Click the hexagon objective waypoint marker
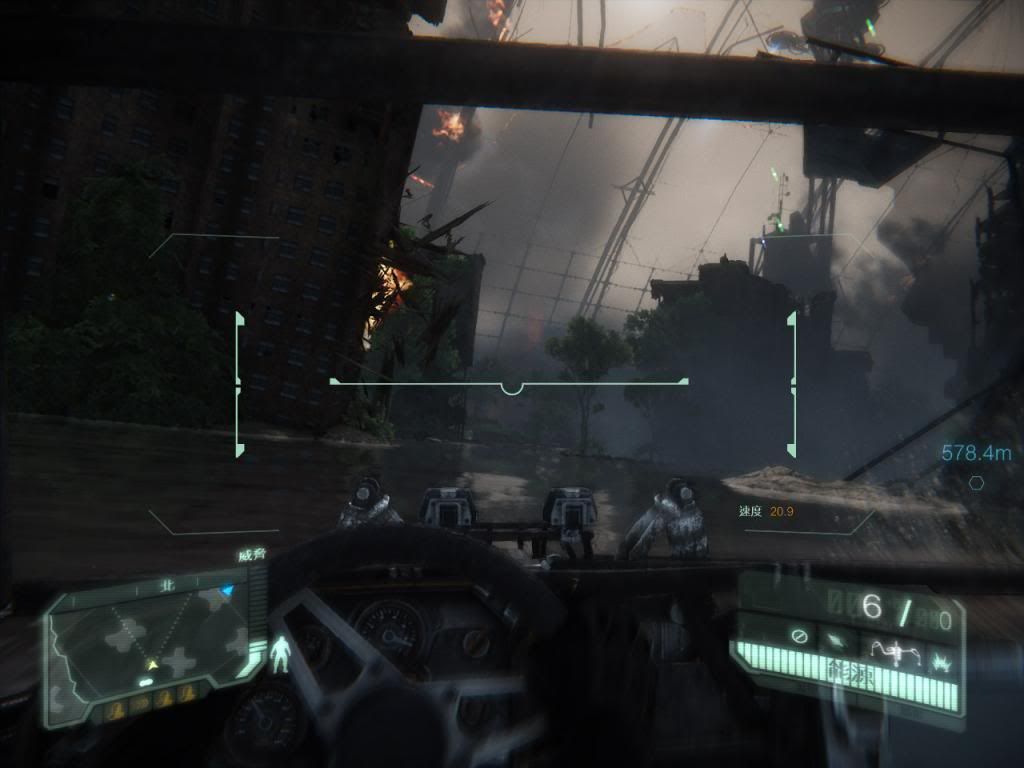 [976, 482]
